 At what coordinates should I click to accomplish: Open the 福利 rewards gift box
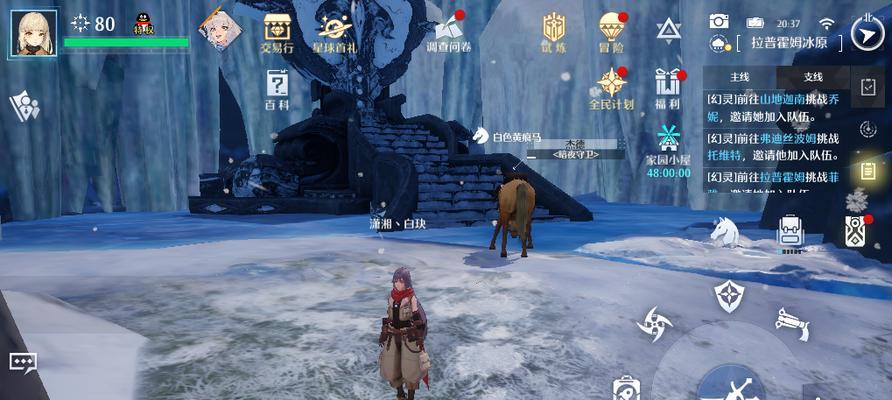coord(667,88)
